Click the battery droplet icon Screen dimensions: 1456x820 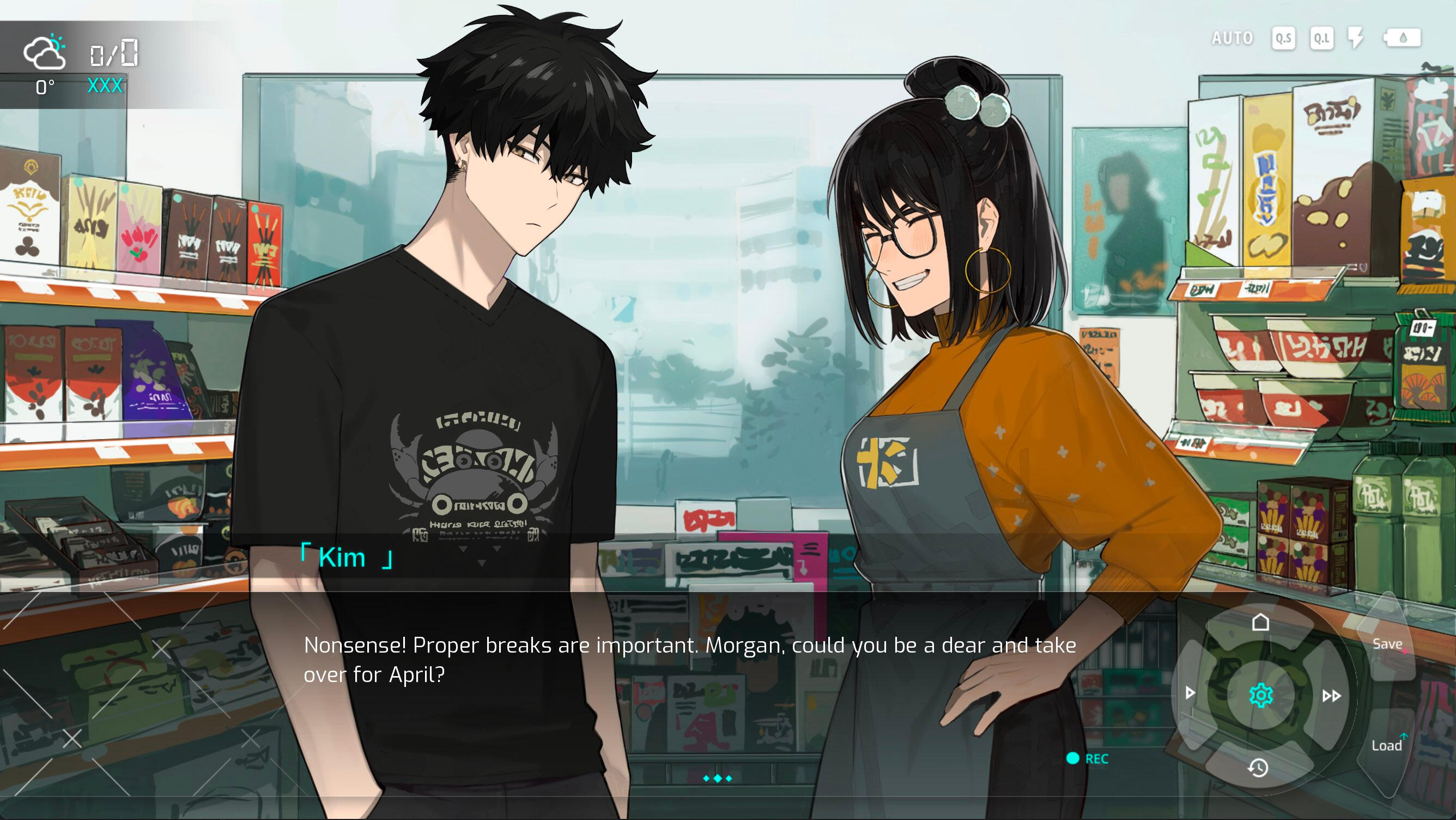1402,39
